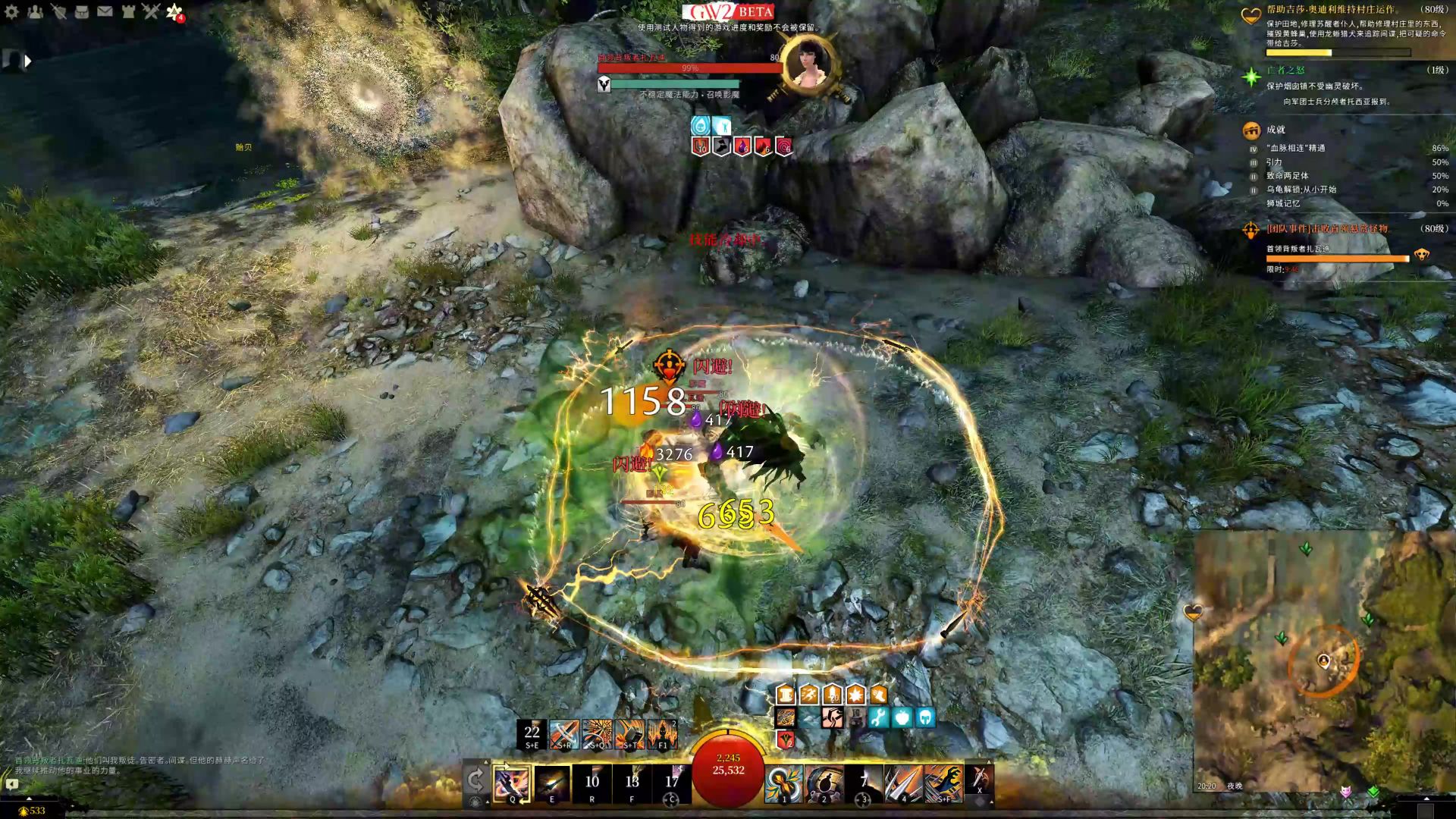The height and width of the screenshot is (819, 1456).
Task: Use the bomb utility skill on slot 2
Action: (x=824, y=782)
